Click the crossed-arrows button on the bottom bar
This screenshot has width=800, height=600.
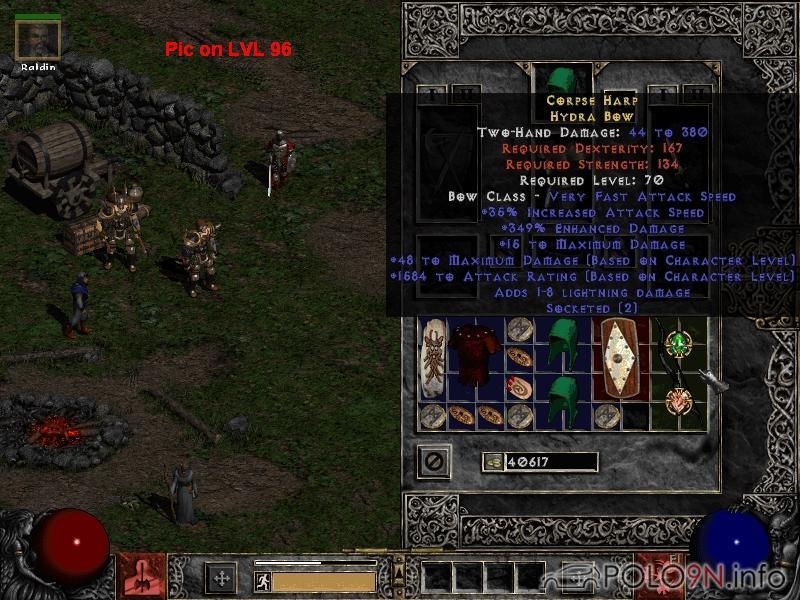coord(220,578)
